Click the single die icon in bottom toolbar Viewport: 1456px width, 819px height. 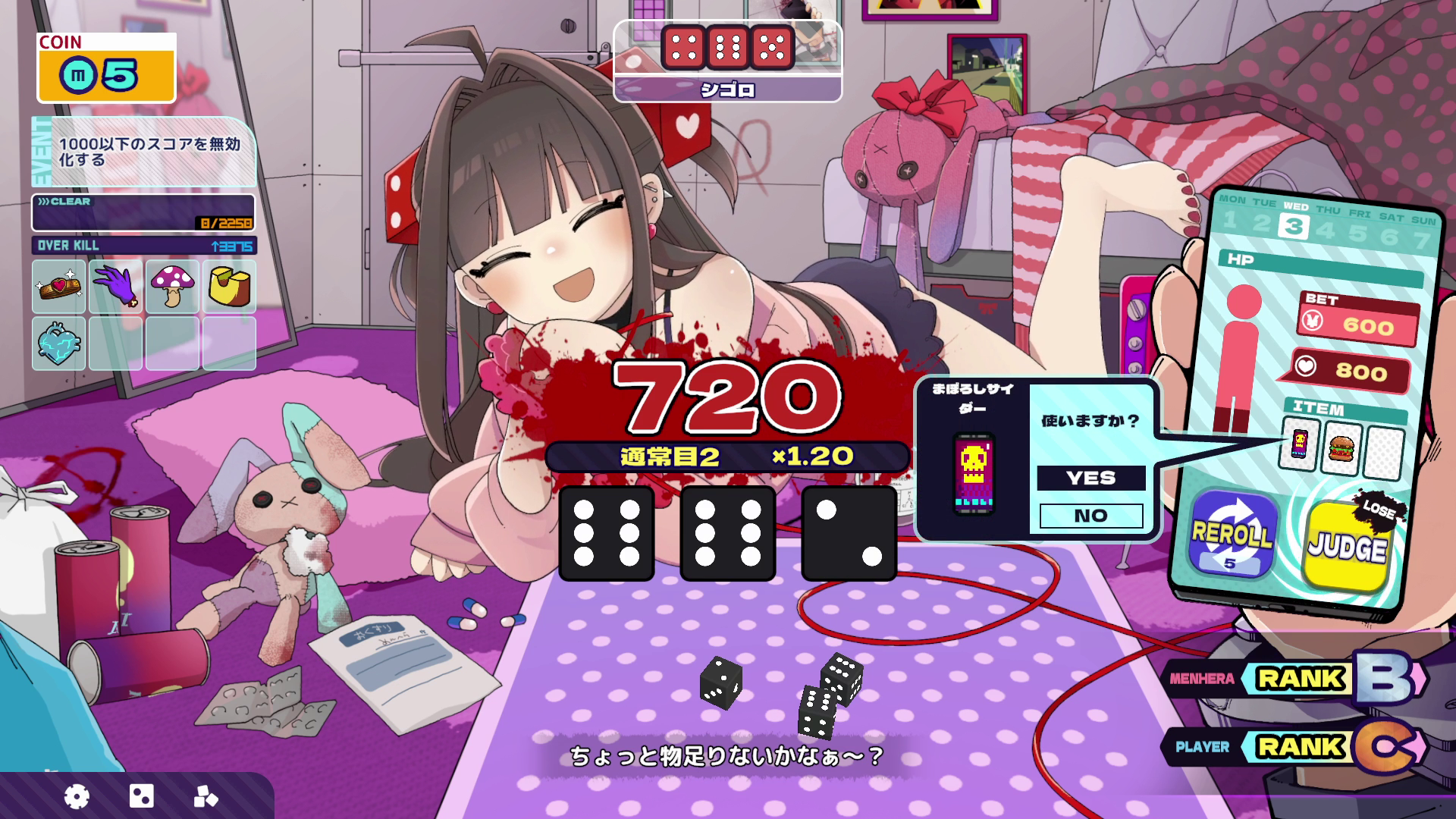(140, 797)
